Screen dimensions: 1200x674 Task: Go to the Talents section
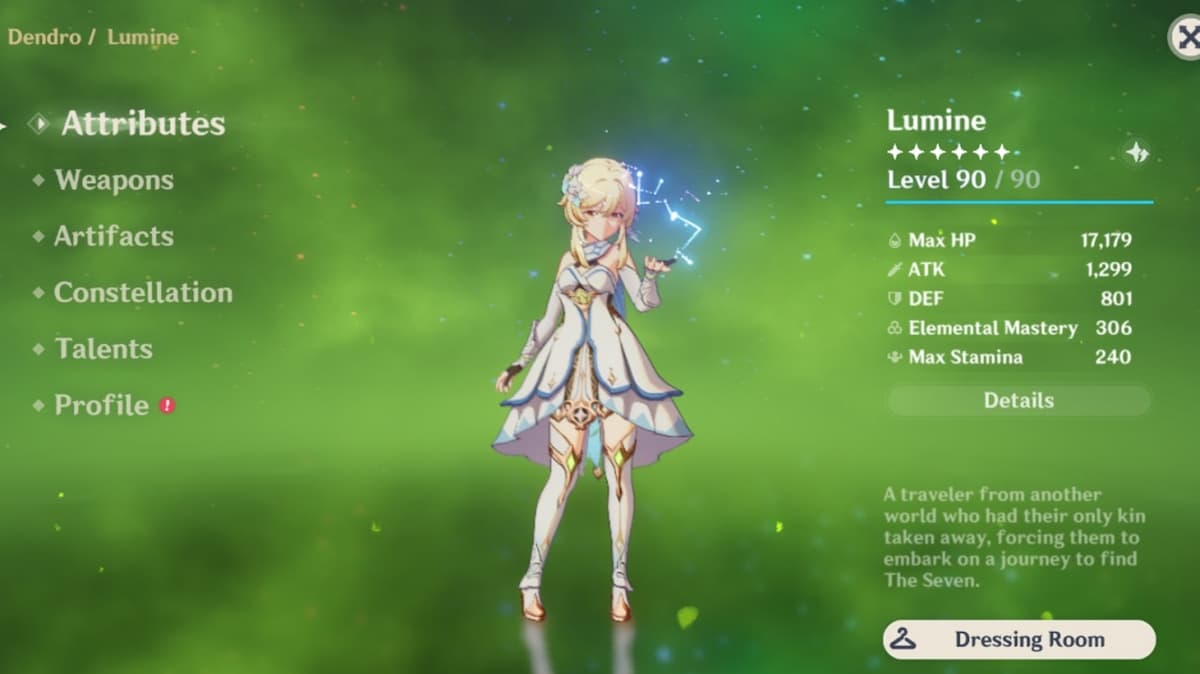point(103,349)
